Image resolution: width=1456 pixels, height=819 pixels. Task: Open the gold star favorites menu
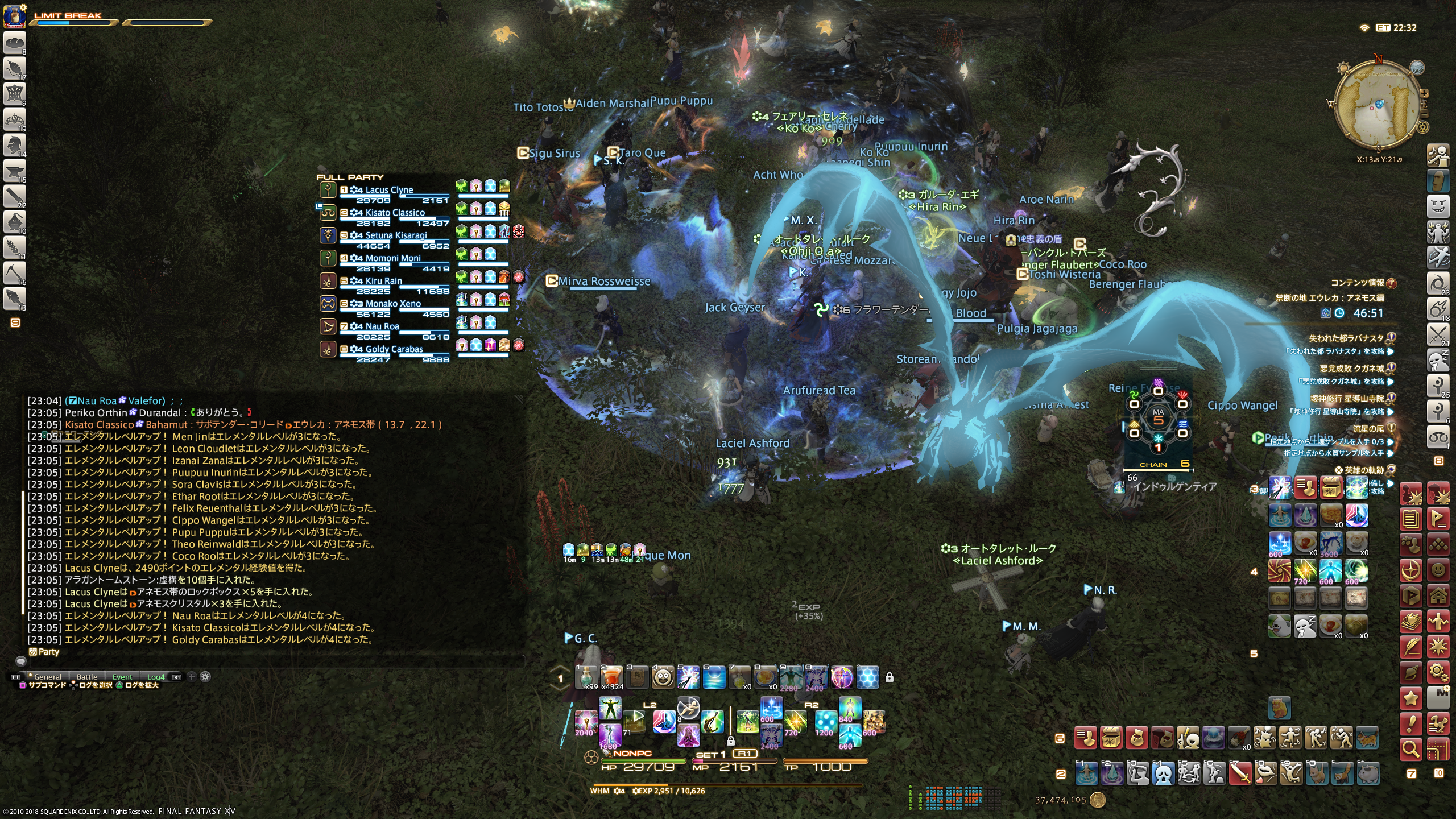(1411, 698)
